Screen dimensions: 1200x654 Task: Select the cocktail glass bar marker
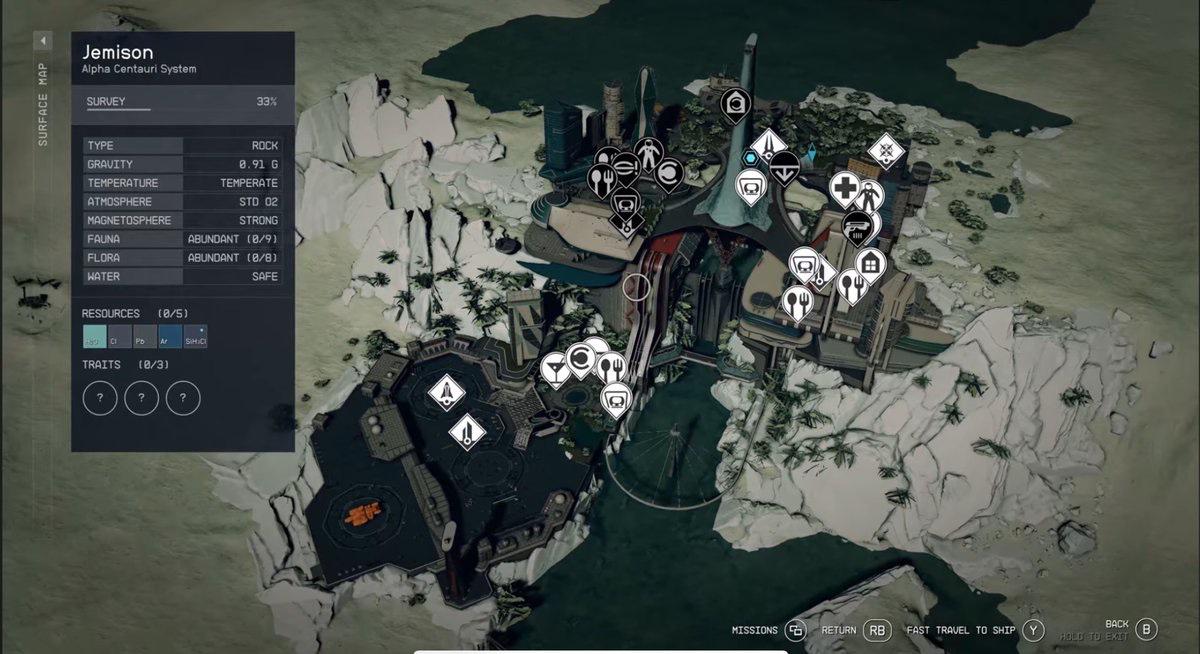552,370
